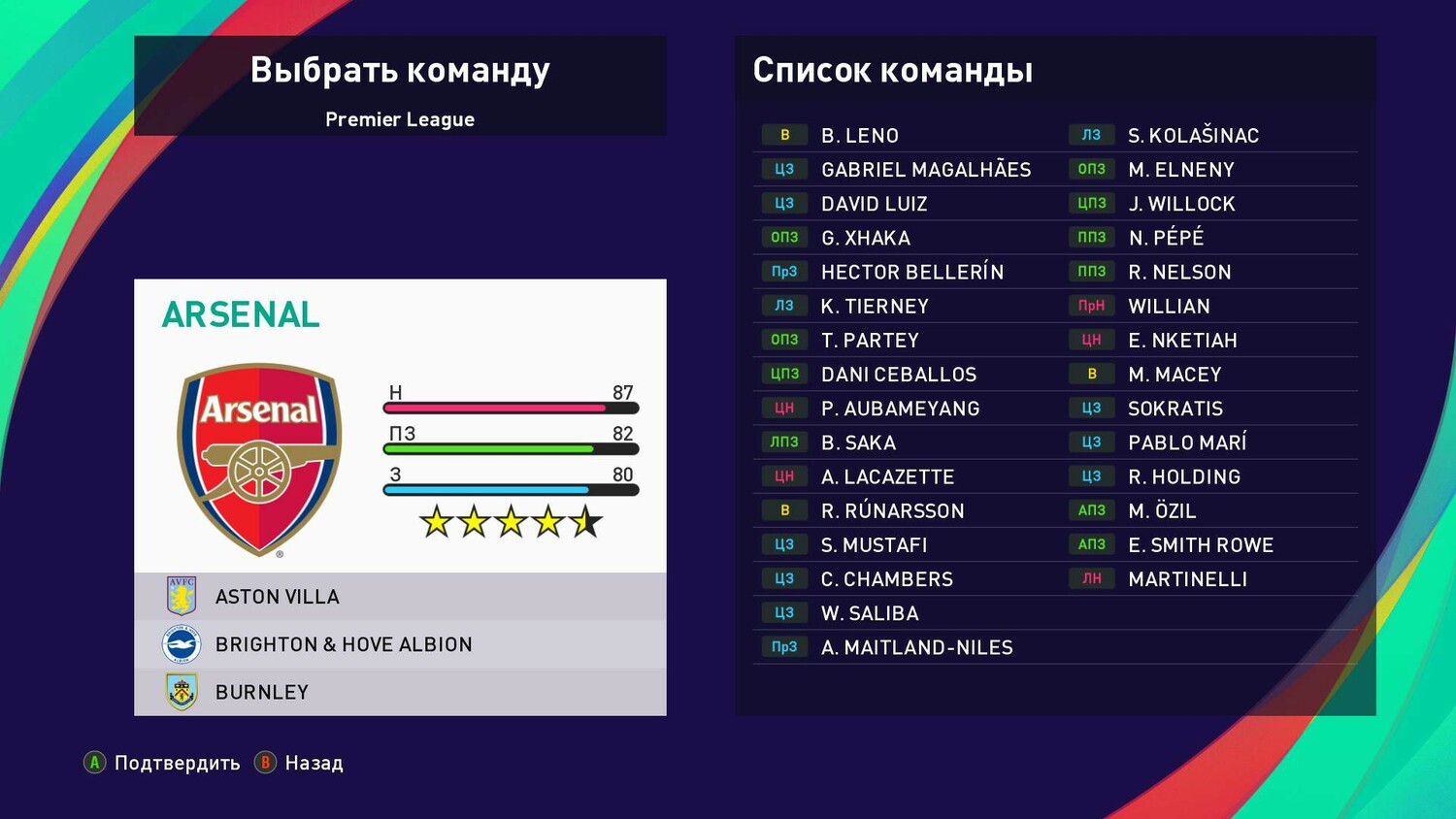Screen dimensions: 1456x819
Task: Click the Подтвердить confirm label
Action: click(x=177, y=763)
